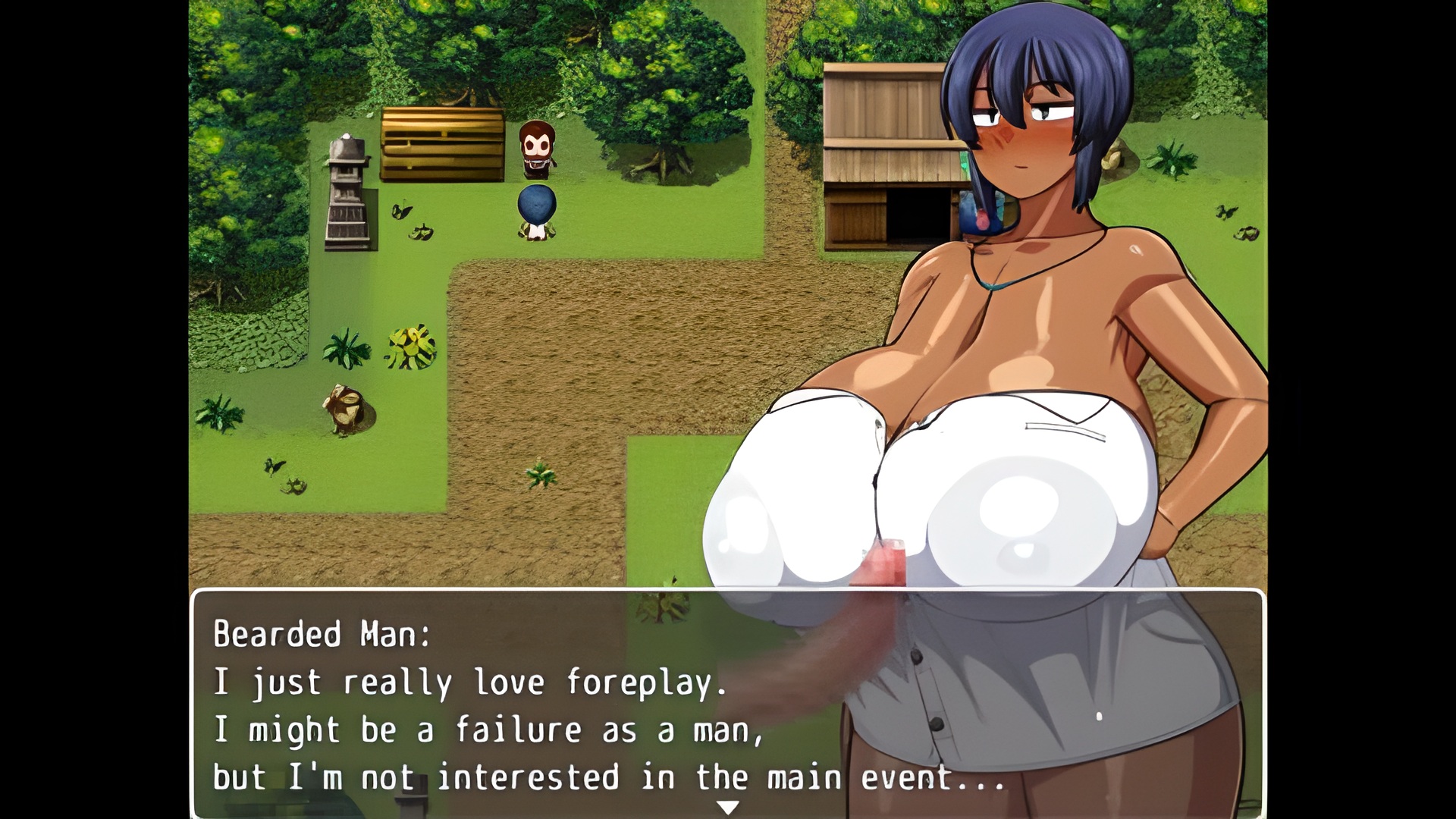This screenshot has height=819, width=1456.
Task: Click the dialogue continue arrow
Action: 728,808
